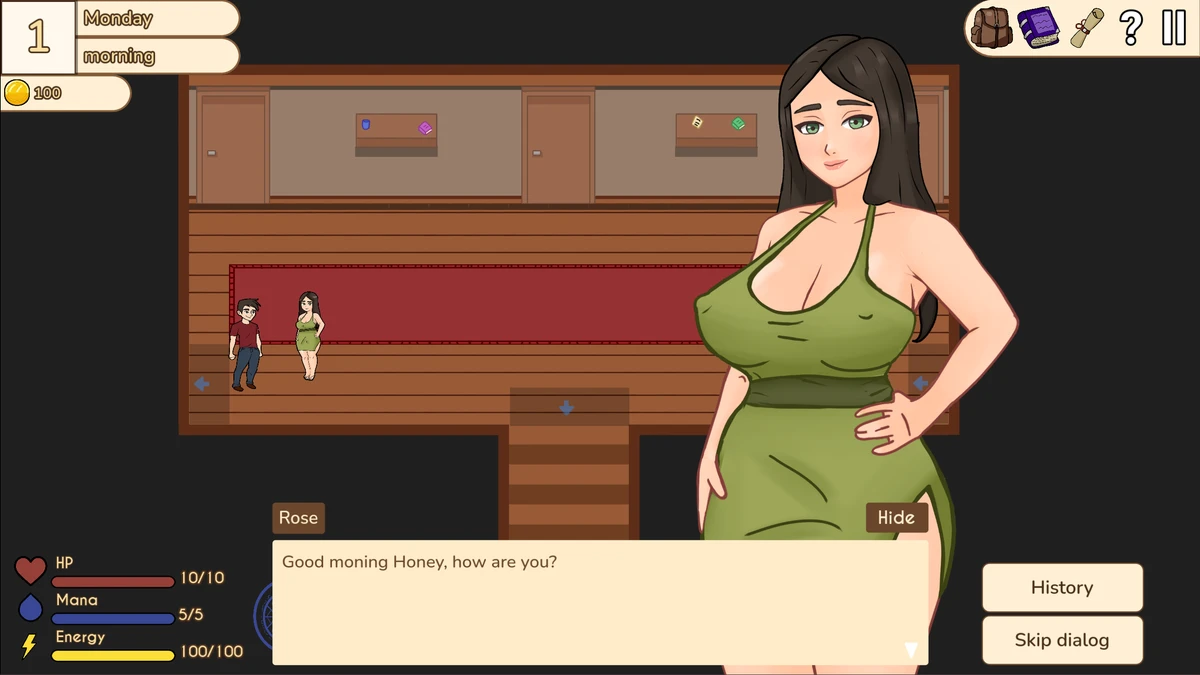This screenshot has height=675, width=1200.
Task: Hide the dialogue box
Action: (896, 517)
